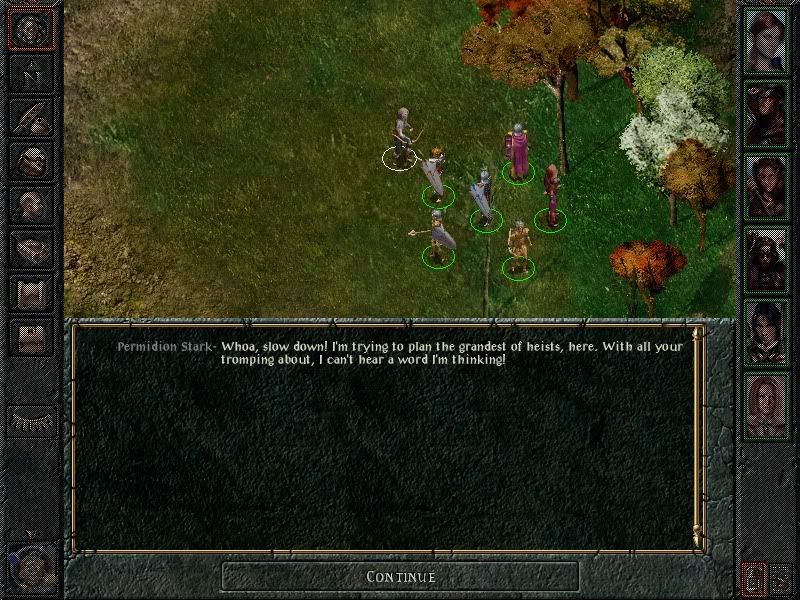This screenshot has width=800, height=600.
Task: Continue the dialogue with Permidion Stark
Action: [400, 576]
